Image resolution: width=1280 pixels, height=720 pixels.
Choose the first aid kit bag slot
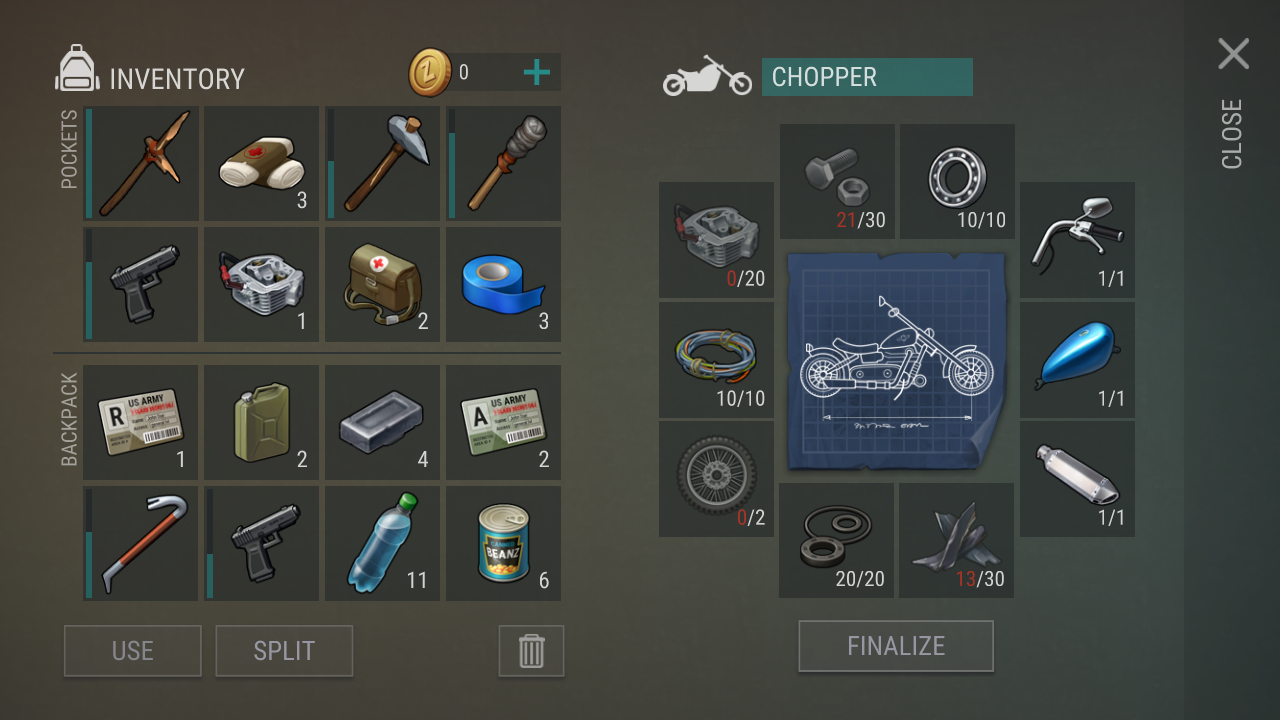click(382, 285)
